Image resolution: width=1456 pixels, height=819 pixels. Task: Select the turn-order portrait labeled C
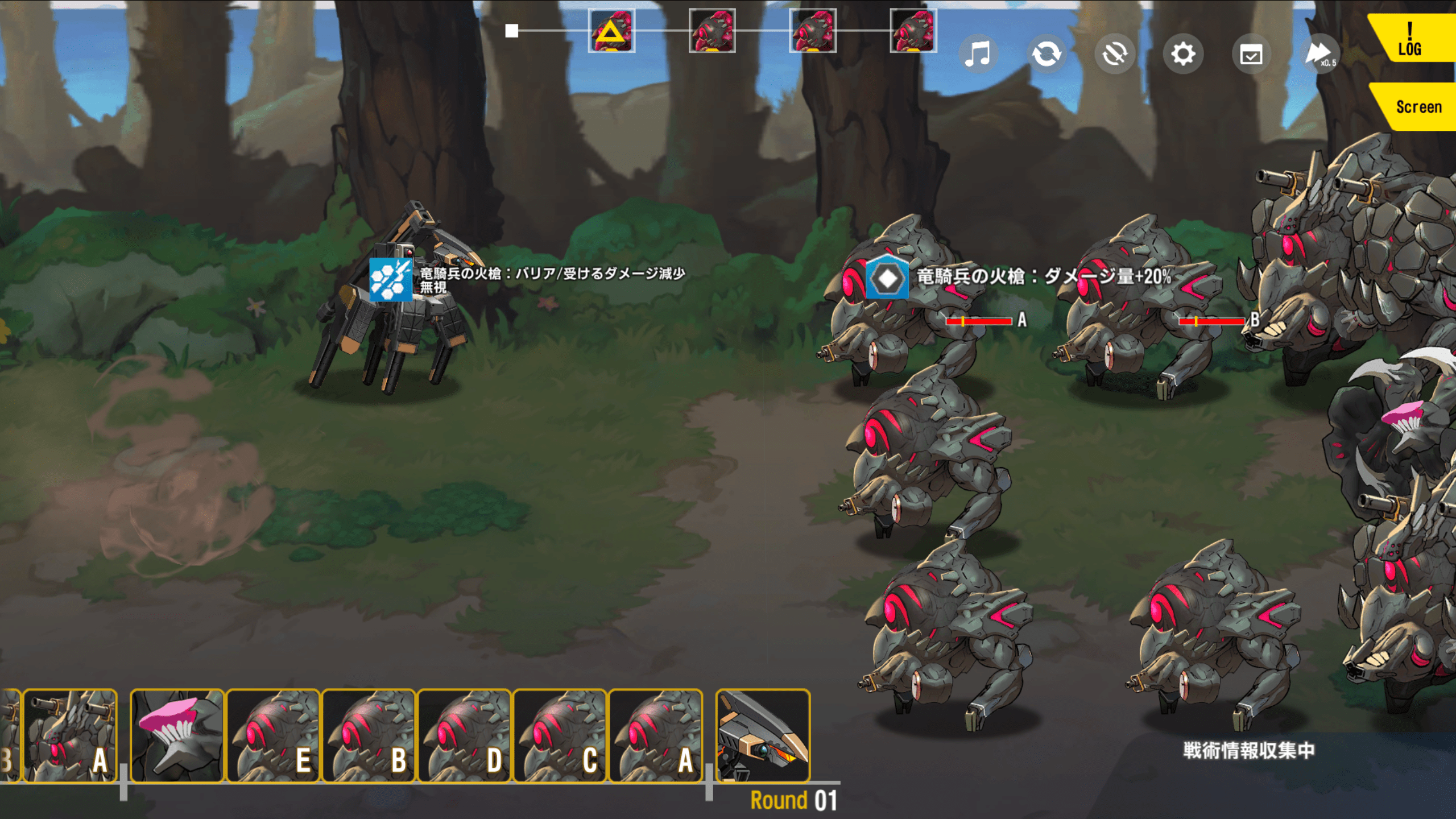pos(560,736)
